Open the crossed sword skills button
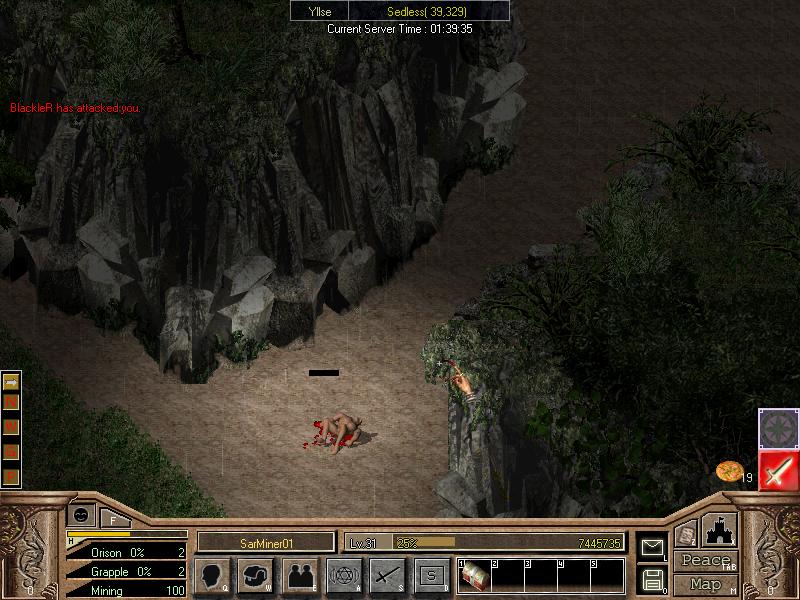800x600 pixels. point(388,575)
